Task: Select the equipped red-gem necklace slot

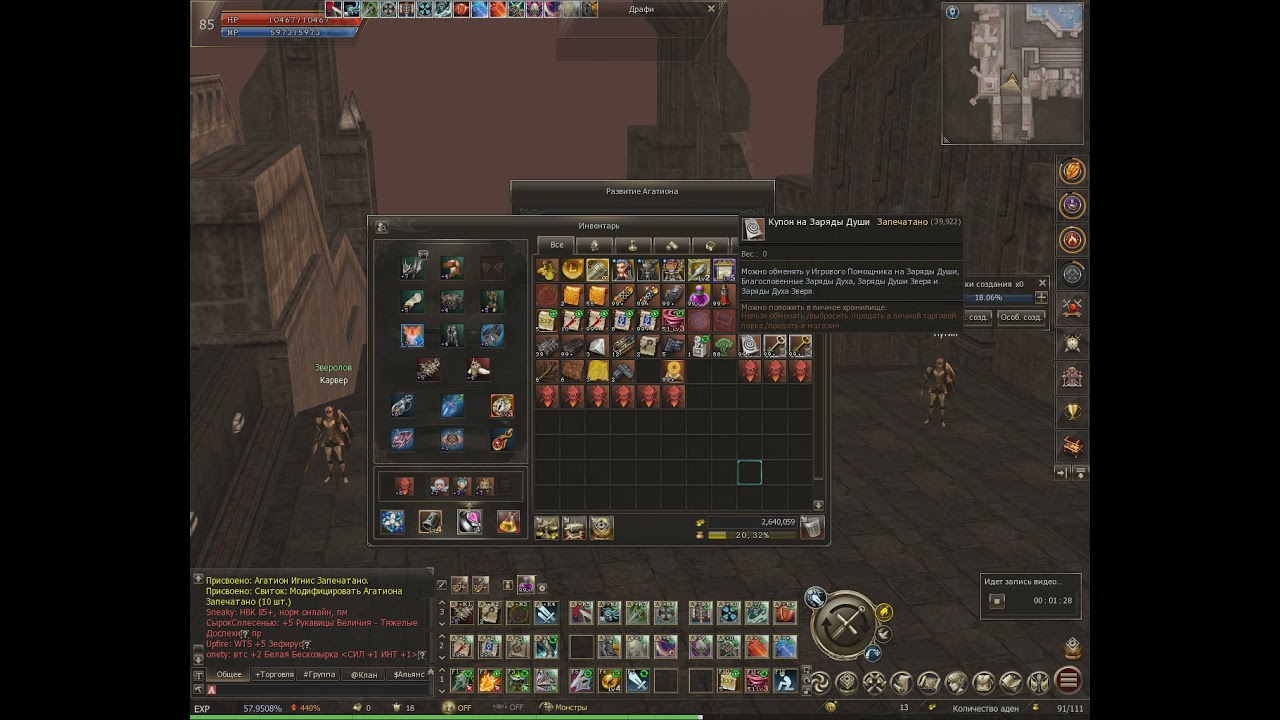Action: click(502, 439)
